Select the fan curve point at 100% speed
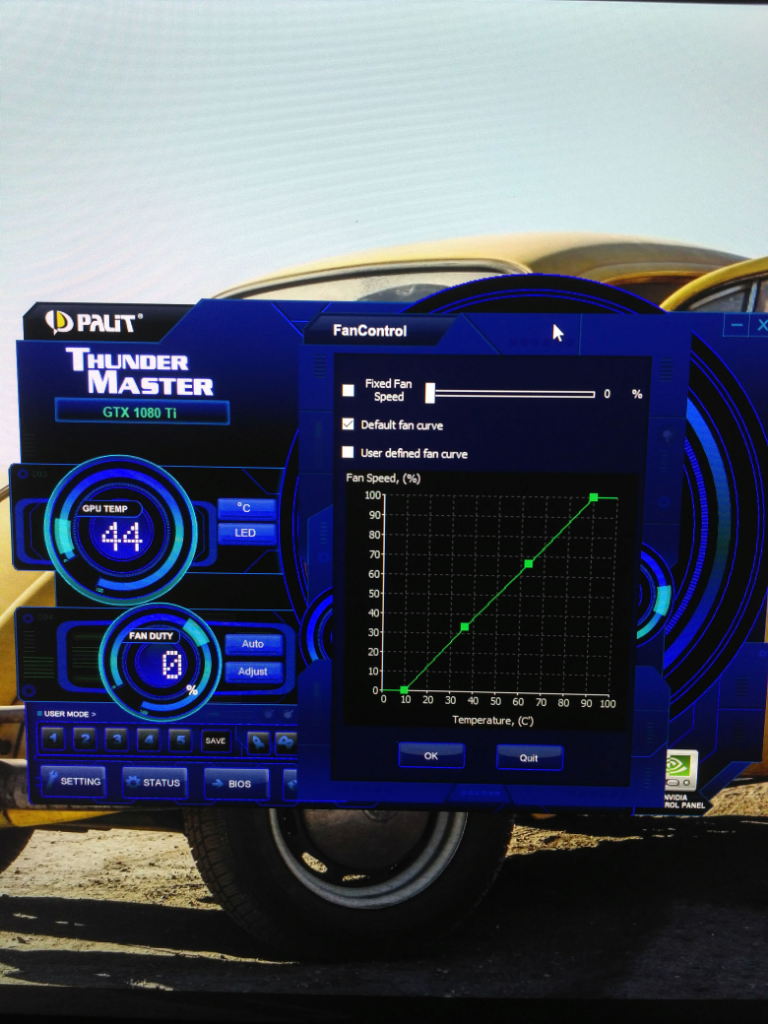The height and width of the screenshot is (1024, 768). click(x=594, y=497)
